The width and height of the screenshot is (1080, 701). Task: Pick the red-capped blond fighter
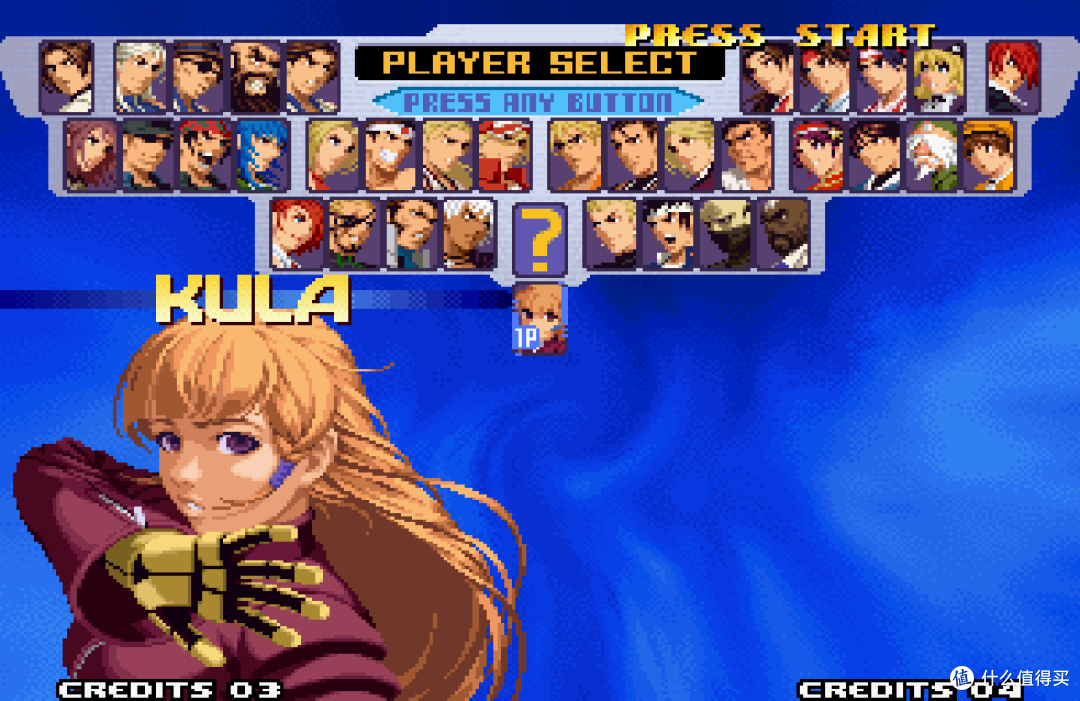click(504, 155)
